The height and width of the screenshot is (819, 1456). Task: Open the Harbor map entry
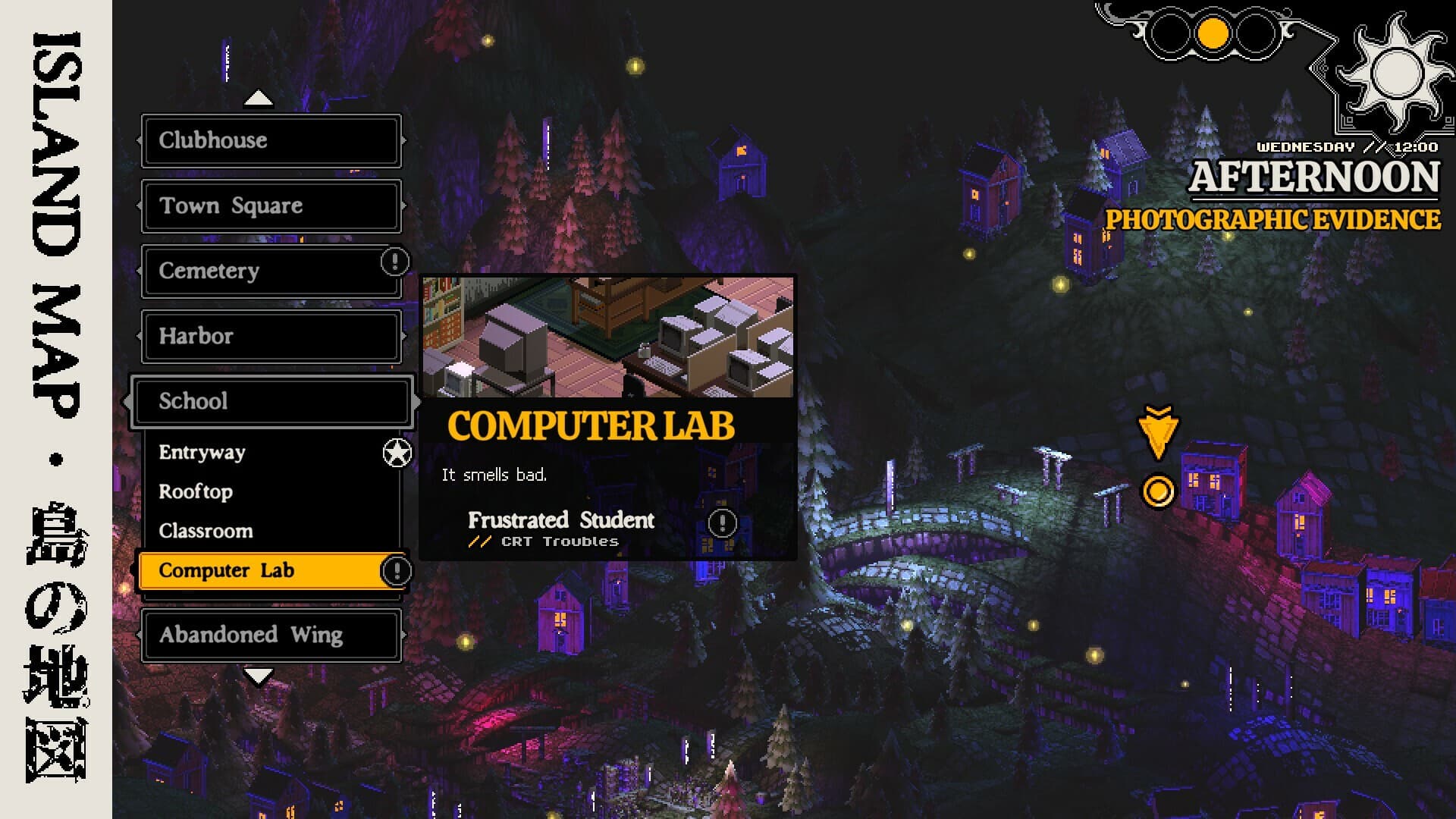(x=271, y=336)
